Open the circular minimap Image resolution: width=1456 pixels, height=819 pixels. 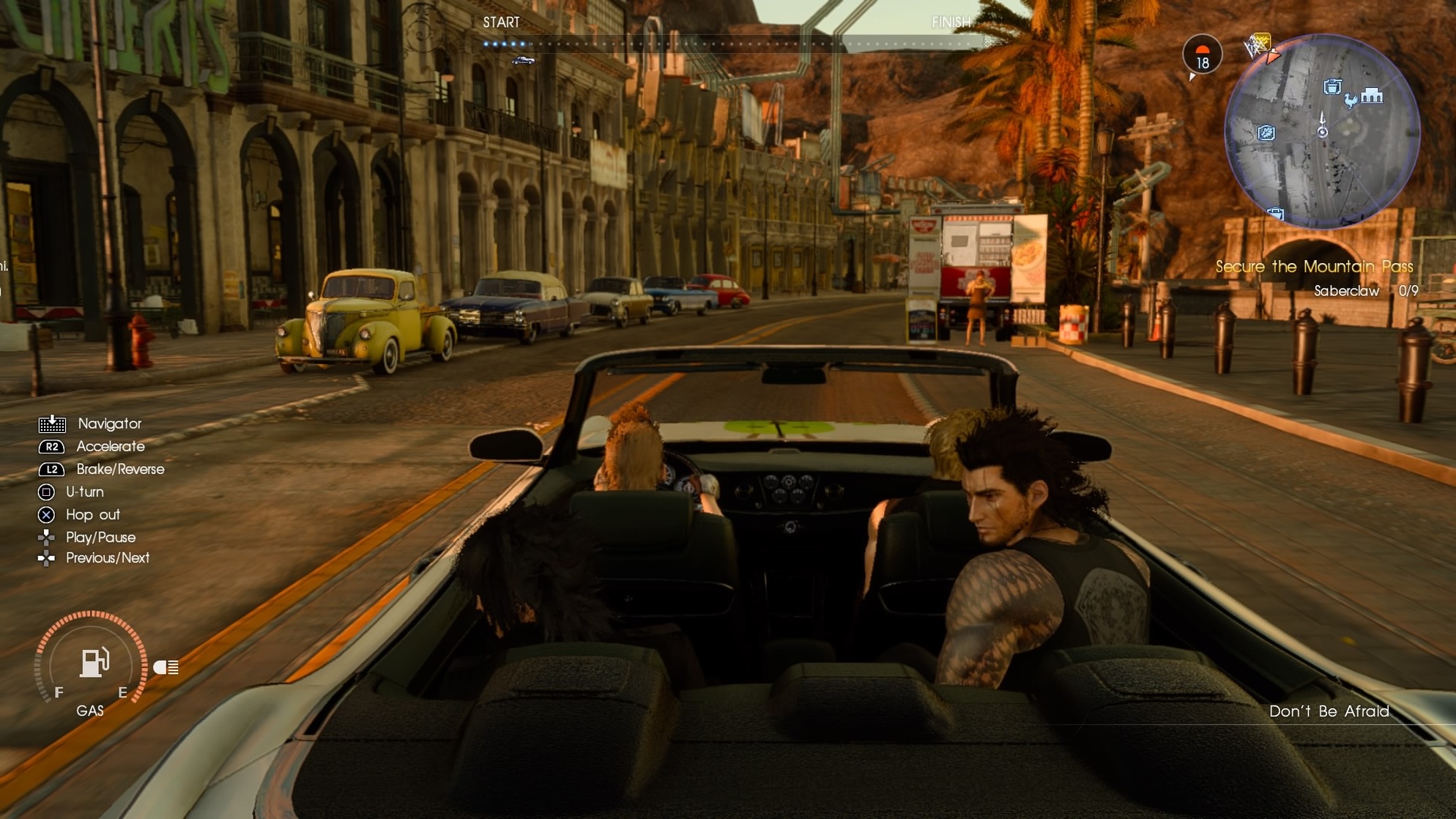(1322, 133)
